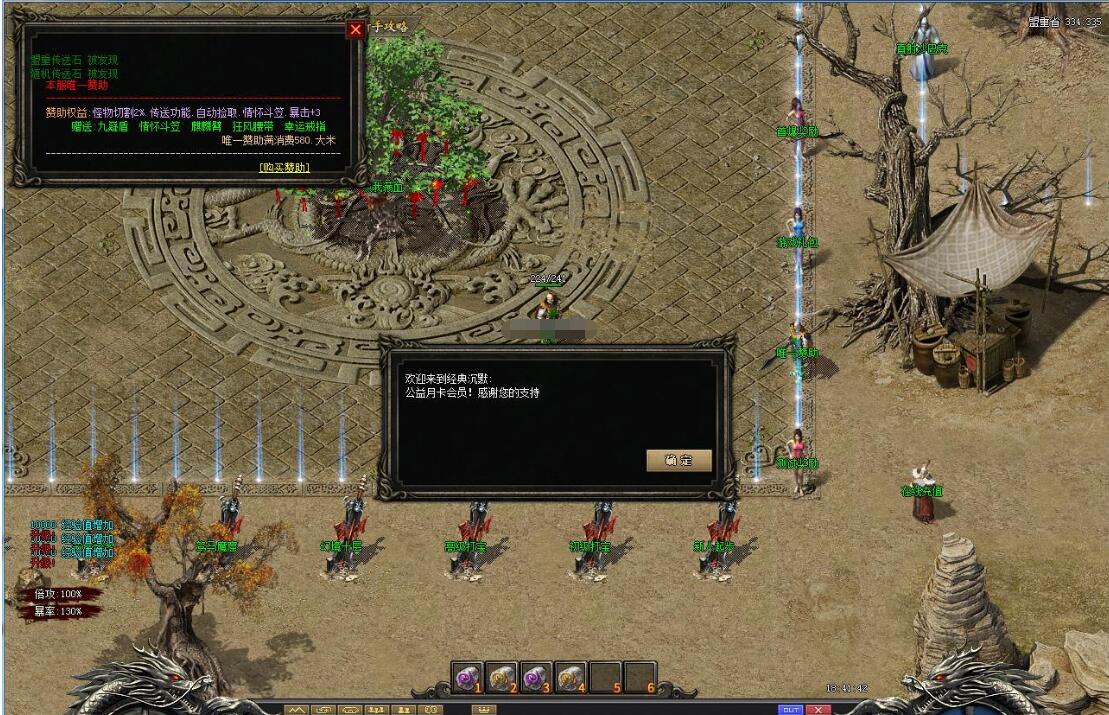
Task: Select the purple scroll in hotbar slot 3
Action: [x=537, y=677]
